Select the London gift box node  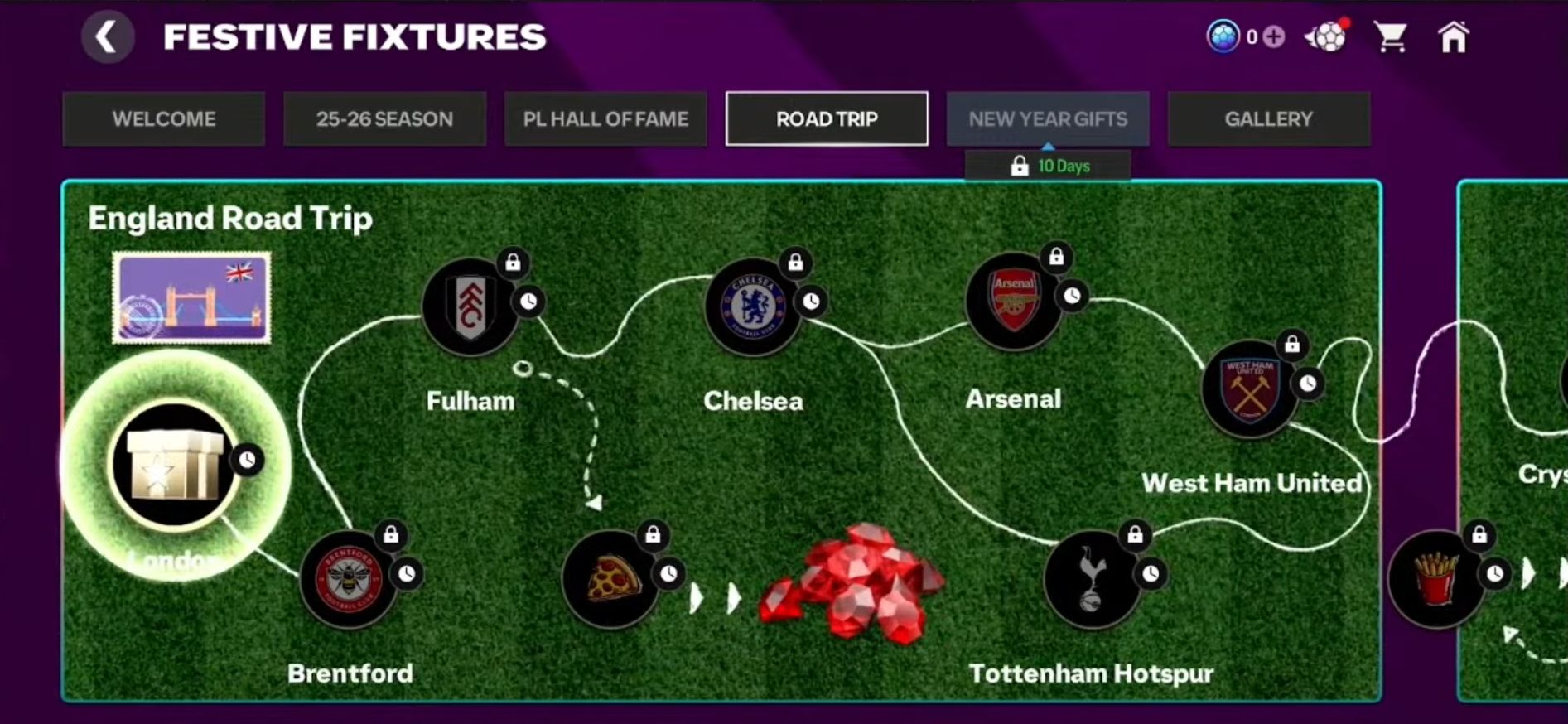click(x=175, y=465)
